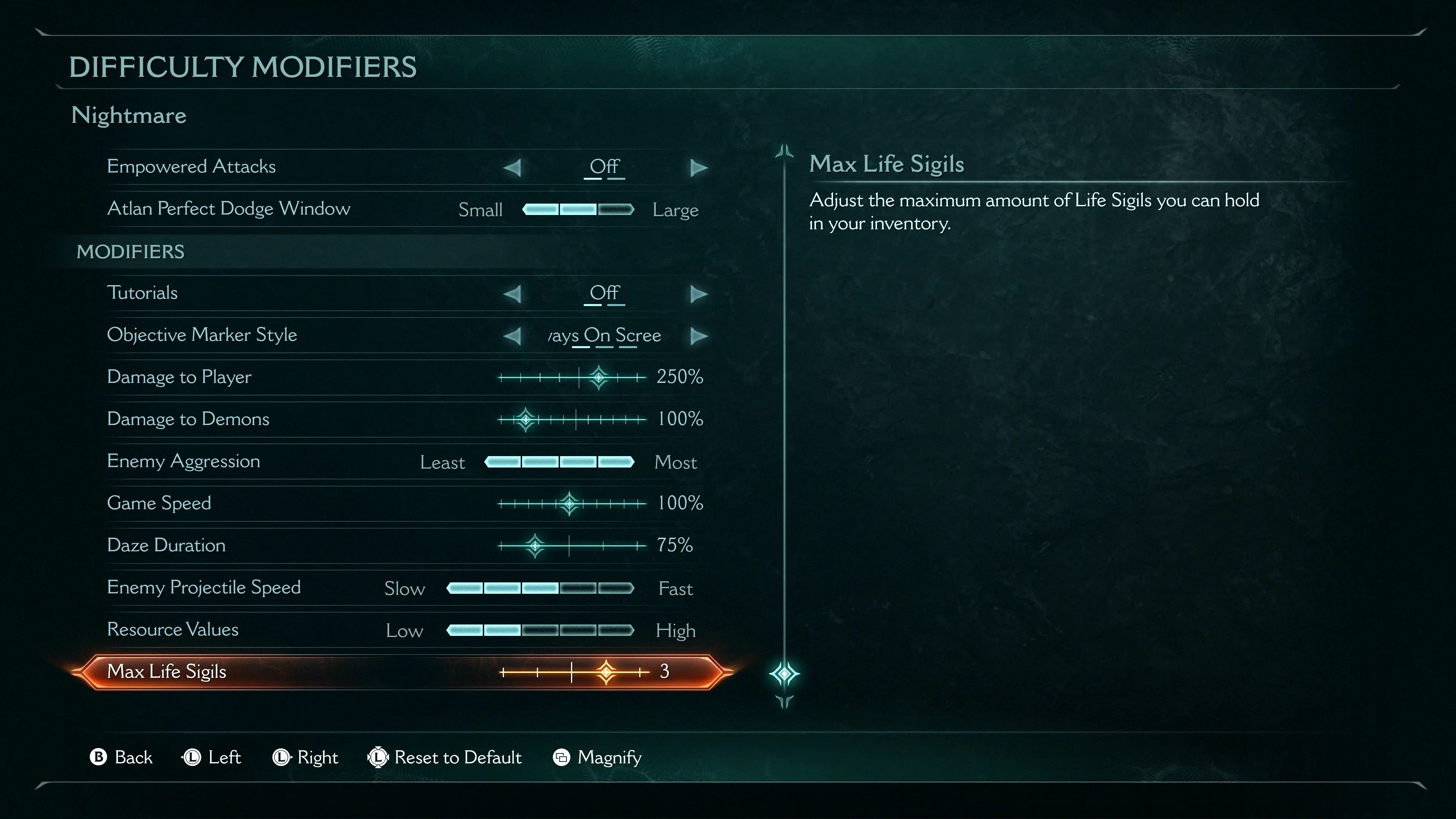
Task: Click the right arrow for Empowered Attacks
Action: point(698,167)
